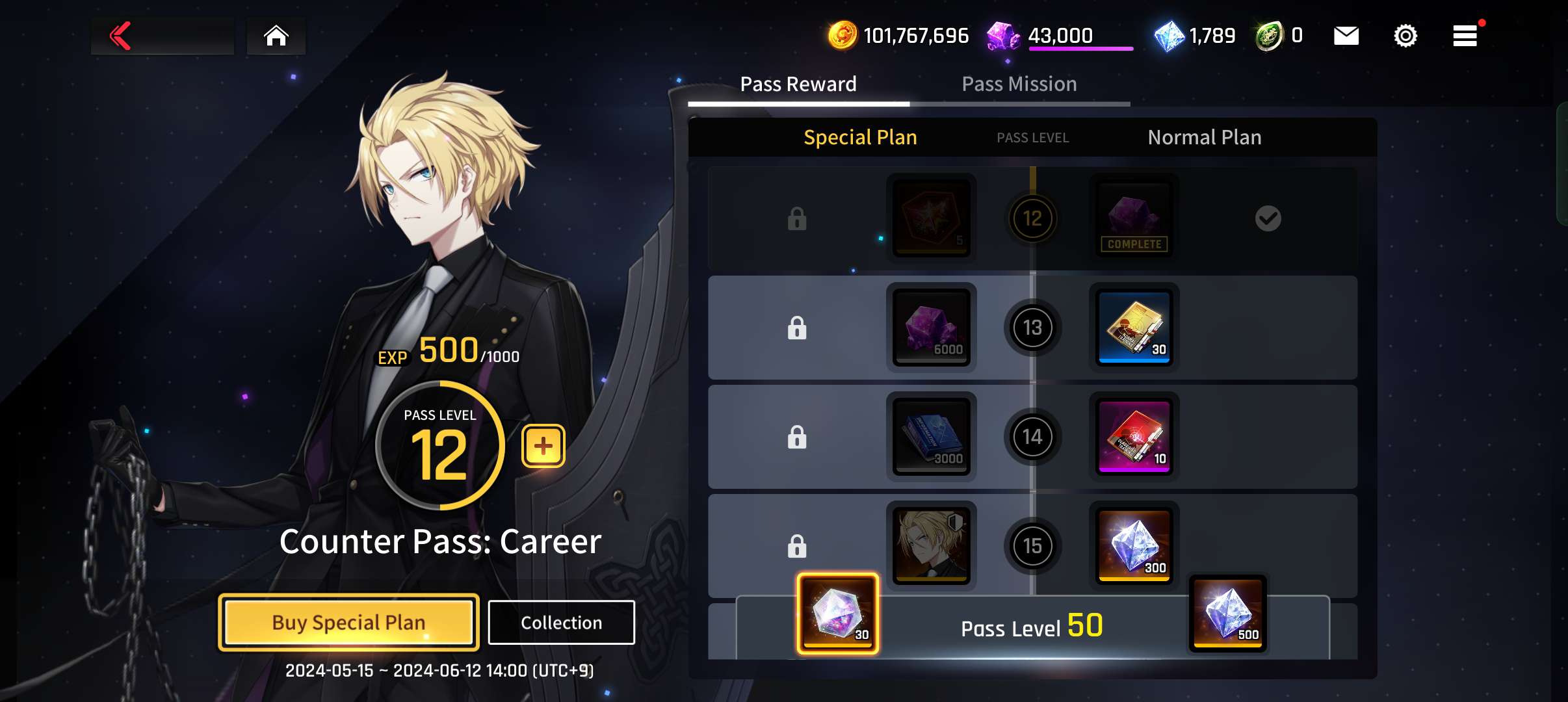View the Pass Level 50 special reward of 30

click(x=837, y=613)
